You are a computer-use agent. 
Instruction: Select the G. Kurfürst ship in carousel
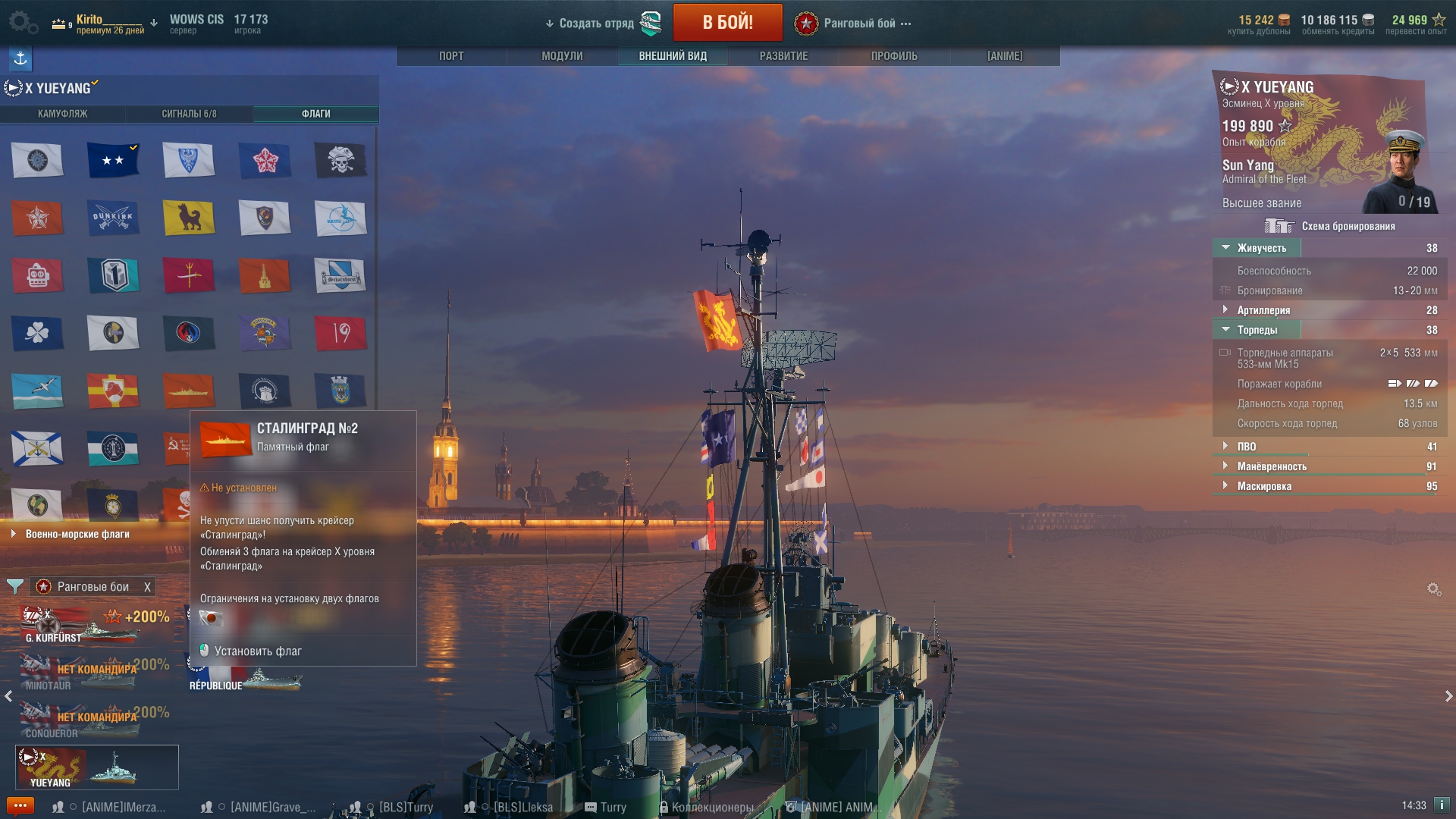tap(95, 626)
